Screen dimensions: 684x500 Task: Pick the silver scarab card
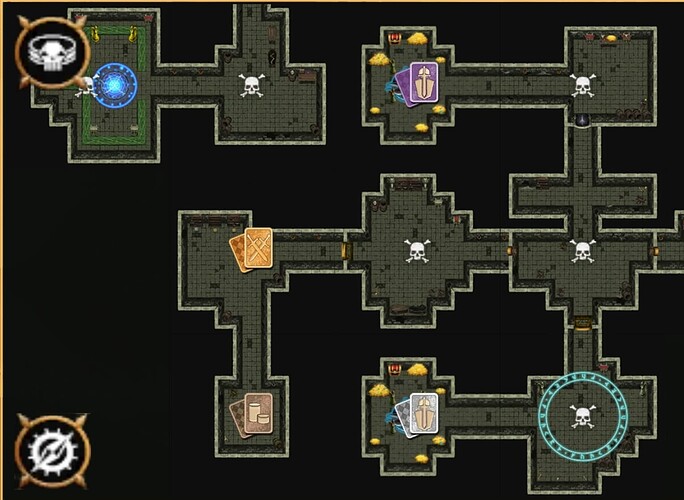coord(420,414)
